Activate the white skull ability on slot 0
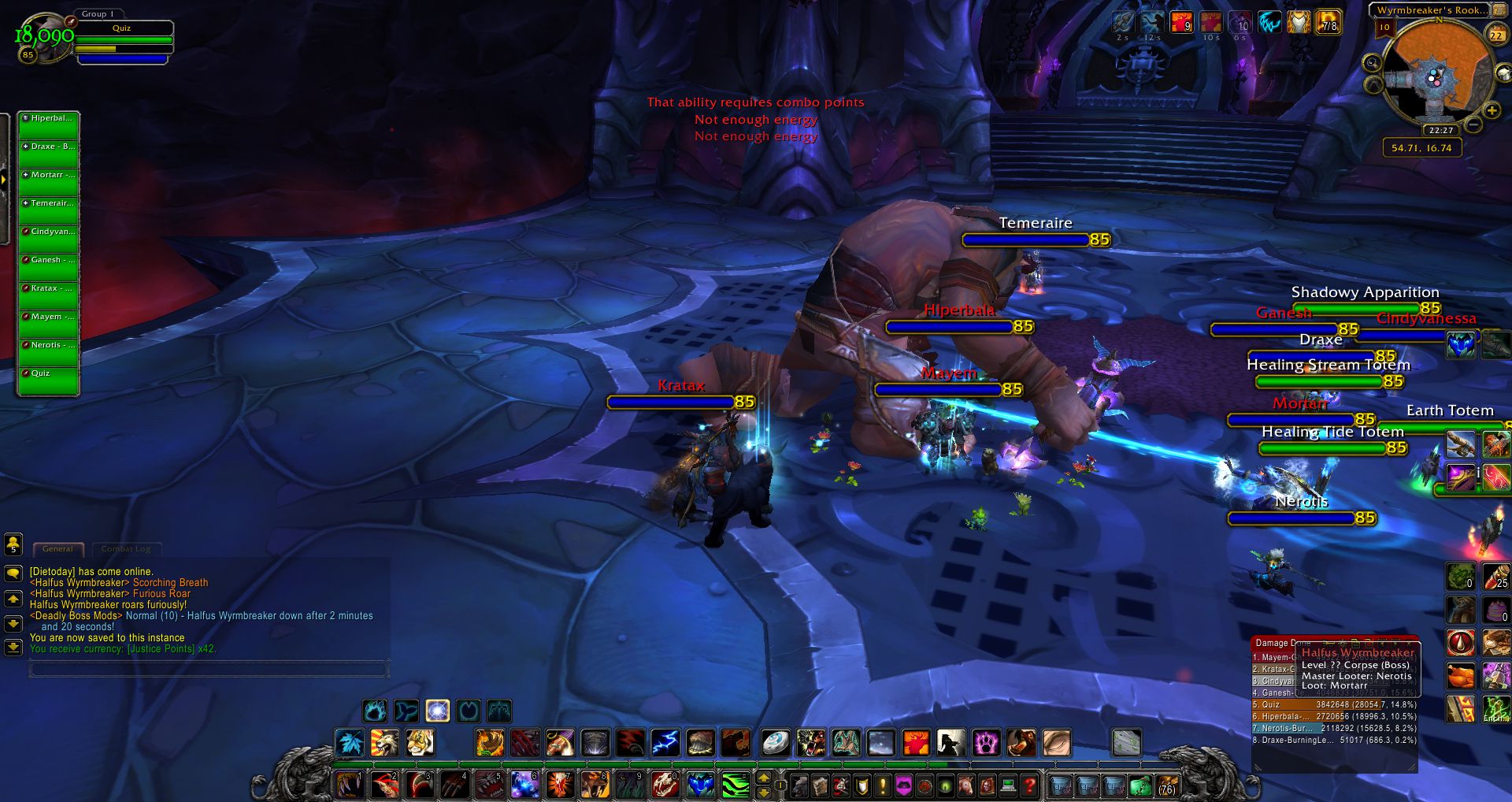The width and height of the screenshot is (1512, 802). tap(665, 785)
